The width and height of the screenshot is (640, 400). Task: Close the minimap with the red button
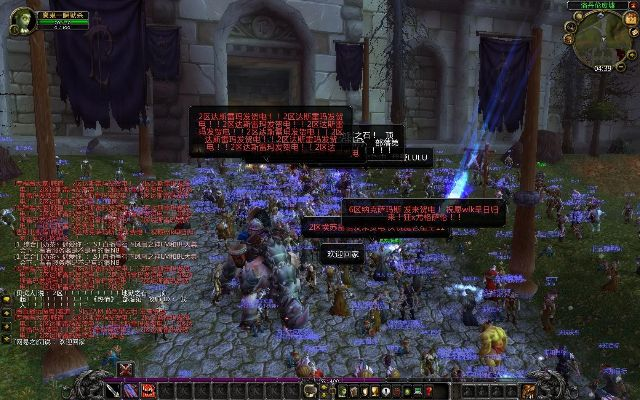633,5
